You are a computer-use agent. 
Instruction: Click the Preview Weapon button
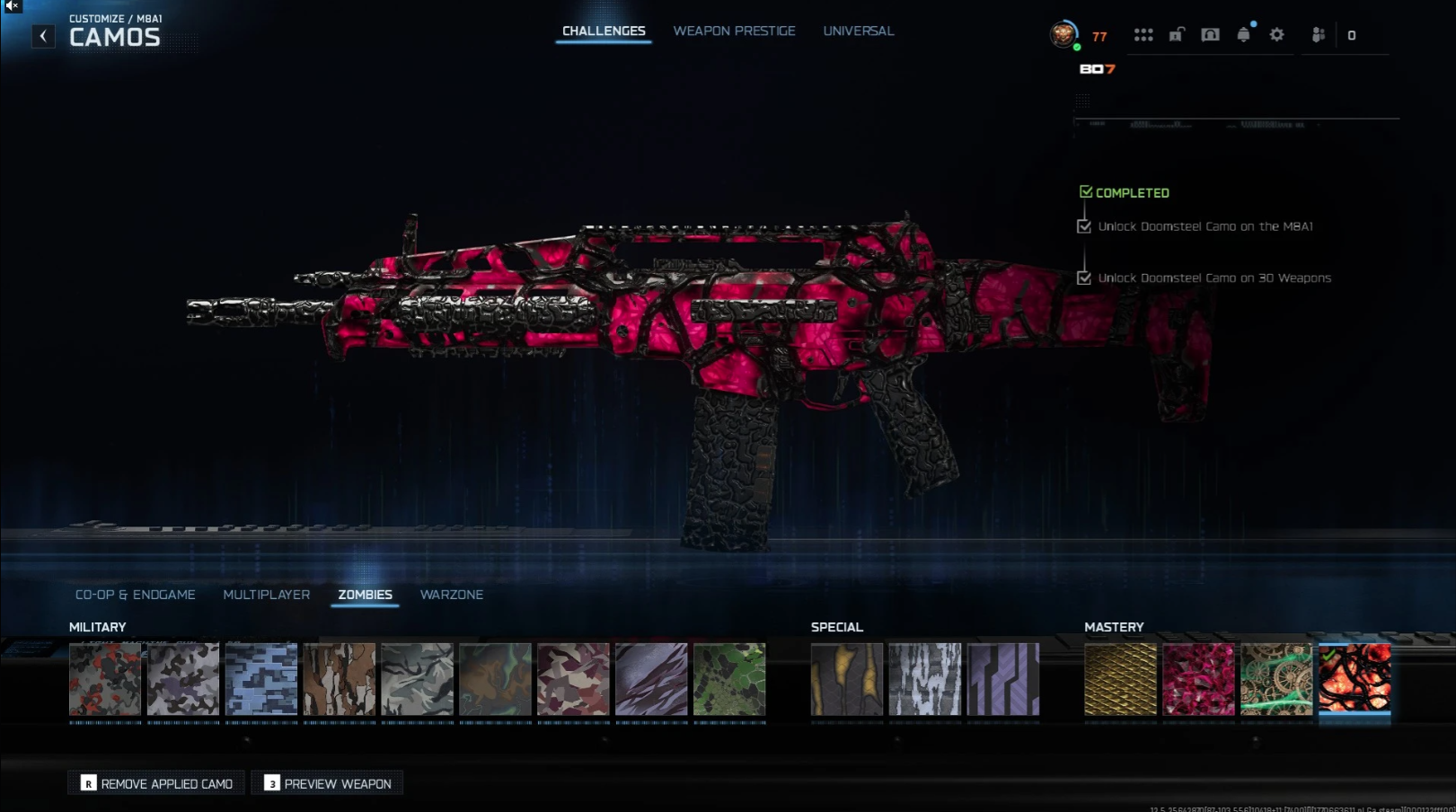pos(328,783)
